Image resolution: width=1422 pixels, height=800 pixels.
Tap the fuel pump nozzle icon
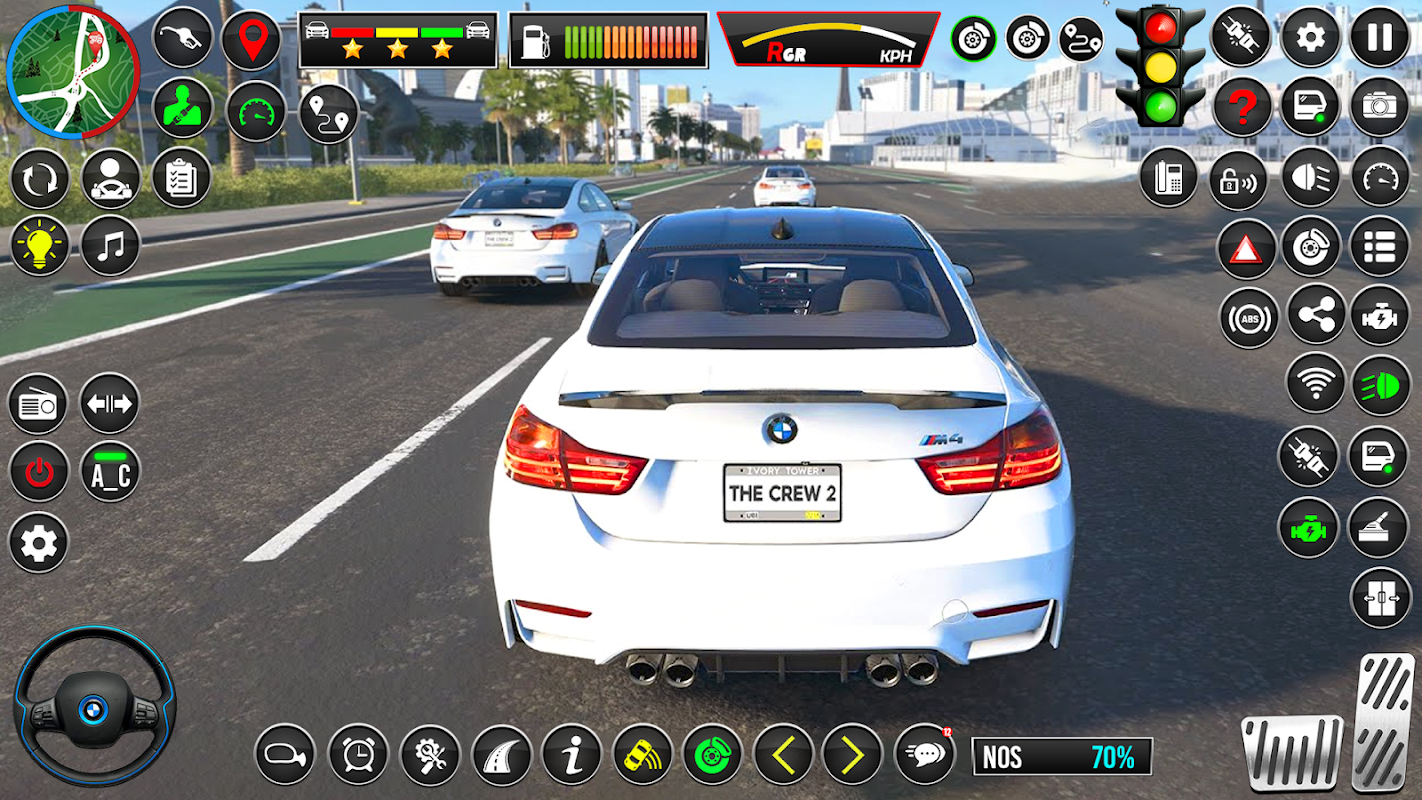tap(182, 39)
